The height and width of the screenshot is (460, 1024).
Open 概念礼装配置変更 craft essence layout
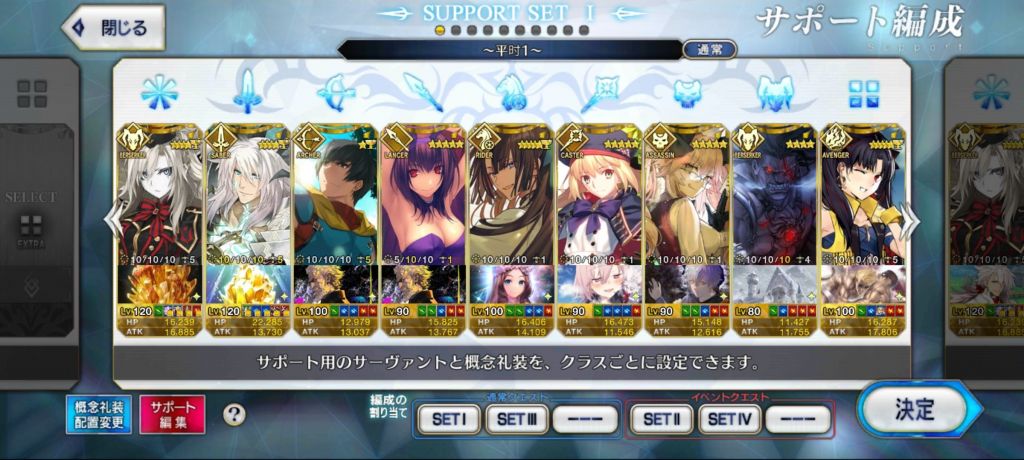coord(99,414)
